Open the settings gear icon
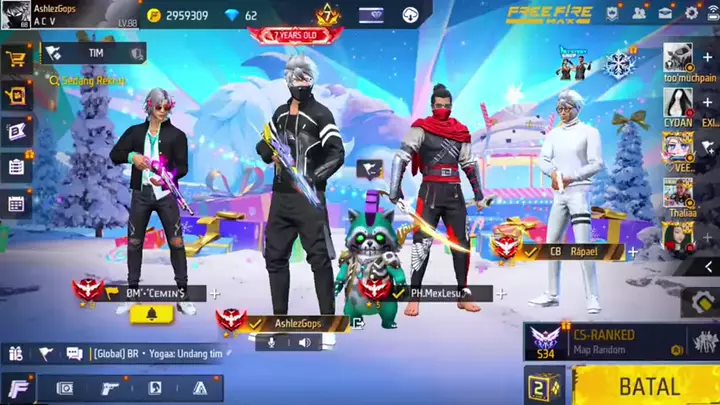This screenshot has width=720, height=405. (691, 13)
